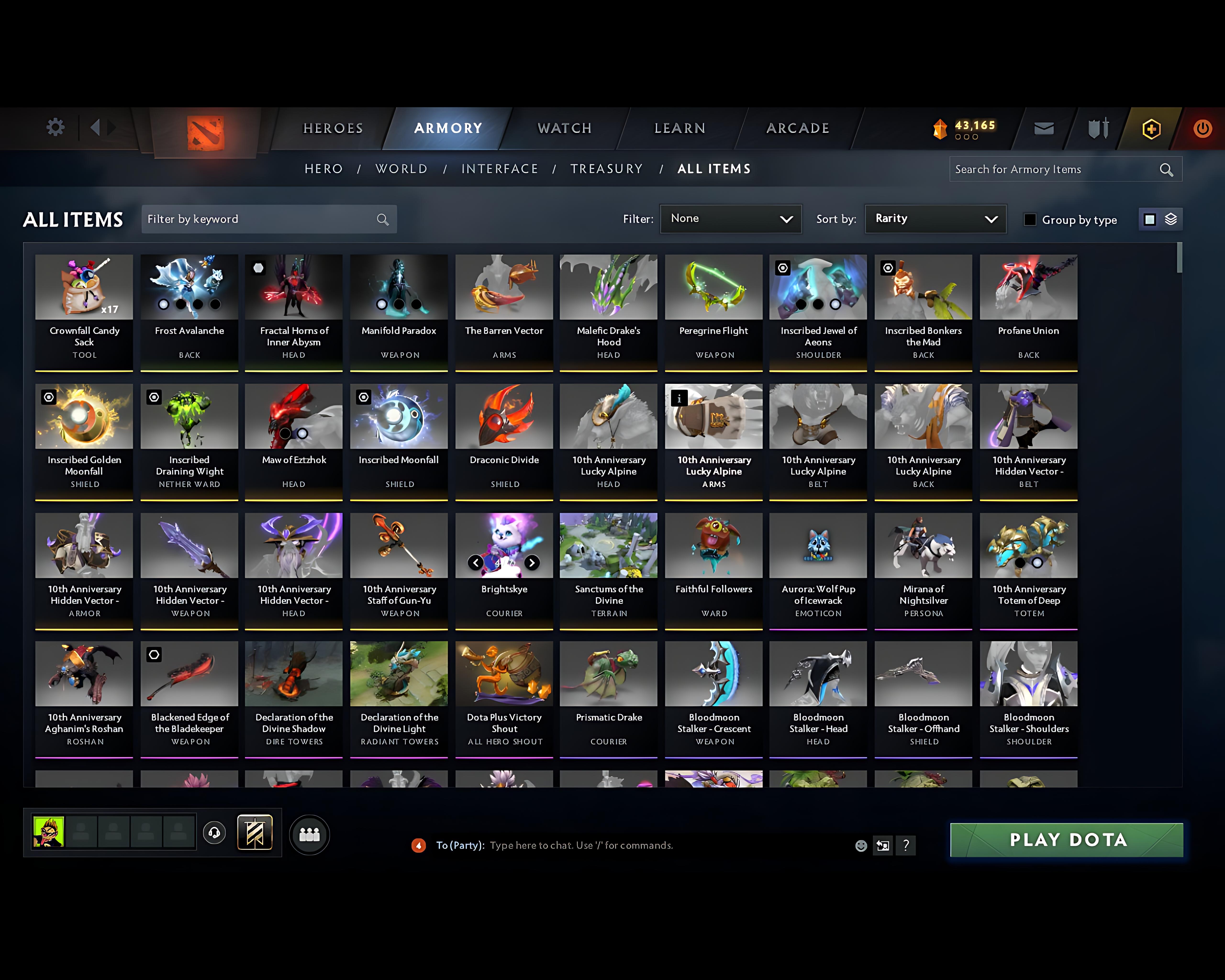This screenshot has width=1225, height=980.
Task: Click the next style arrow on Brightskye
Action: (x=532, y=563)
